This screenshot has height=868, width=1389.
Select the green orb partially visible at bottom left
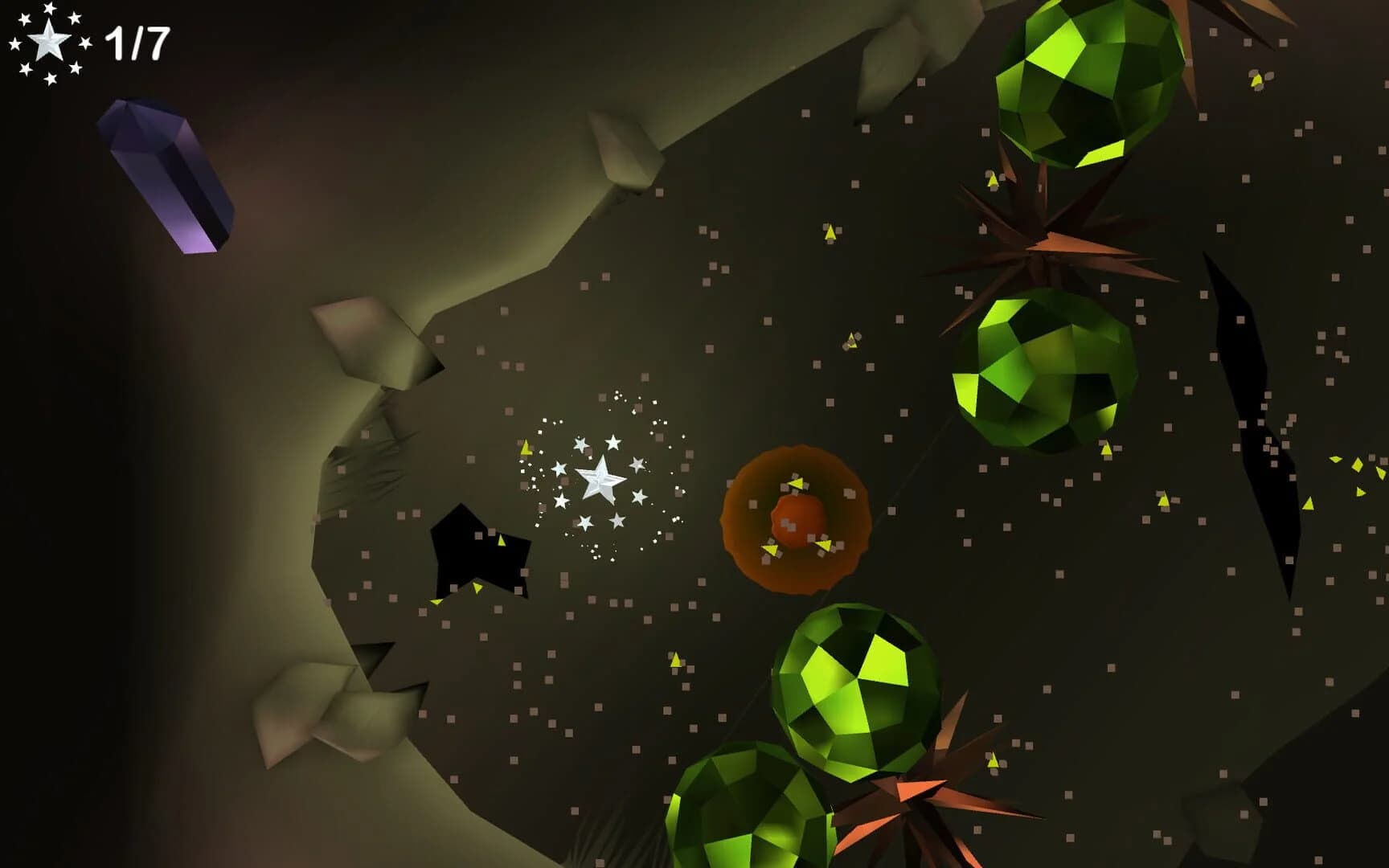(723, 828)
